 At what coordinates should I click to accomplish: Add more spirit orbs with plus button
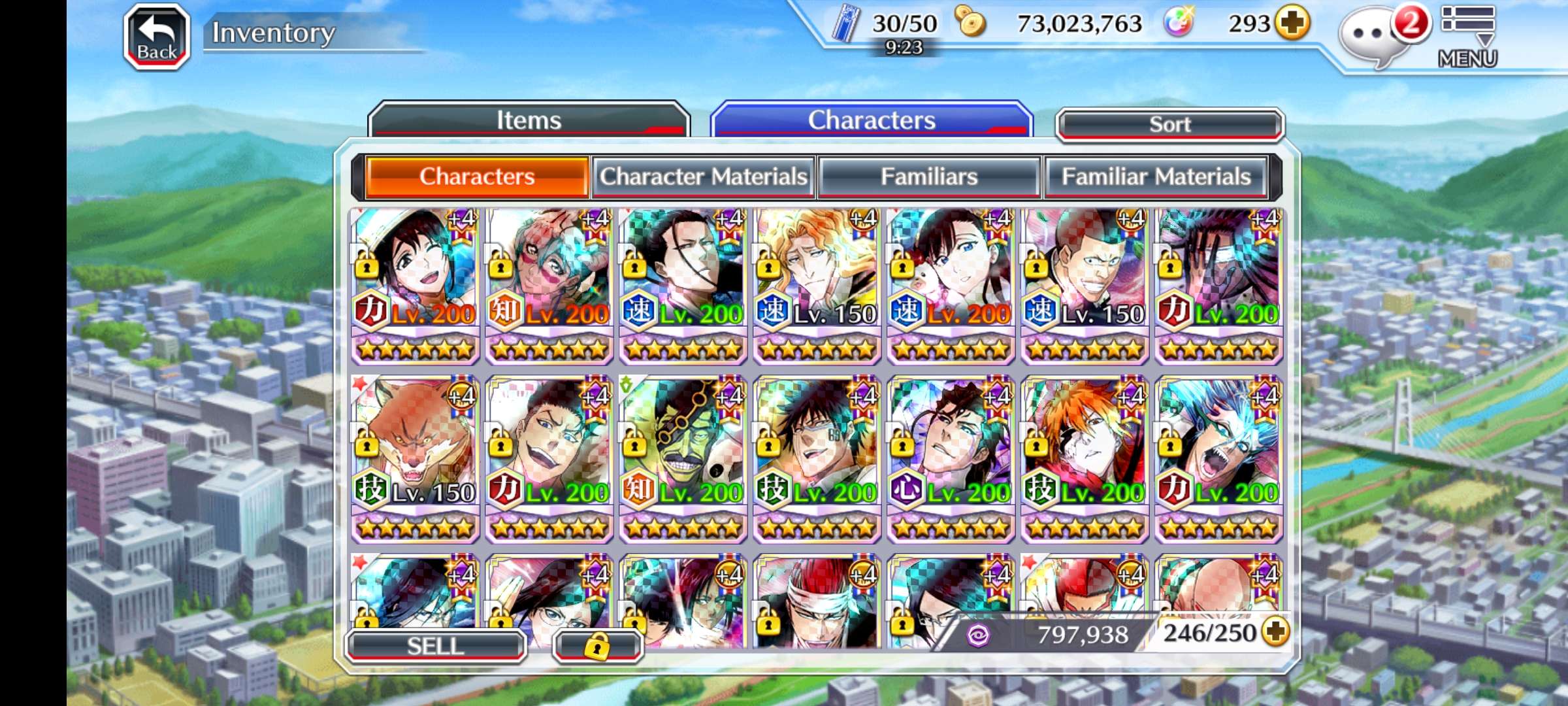tap(1292, 24)
